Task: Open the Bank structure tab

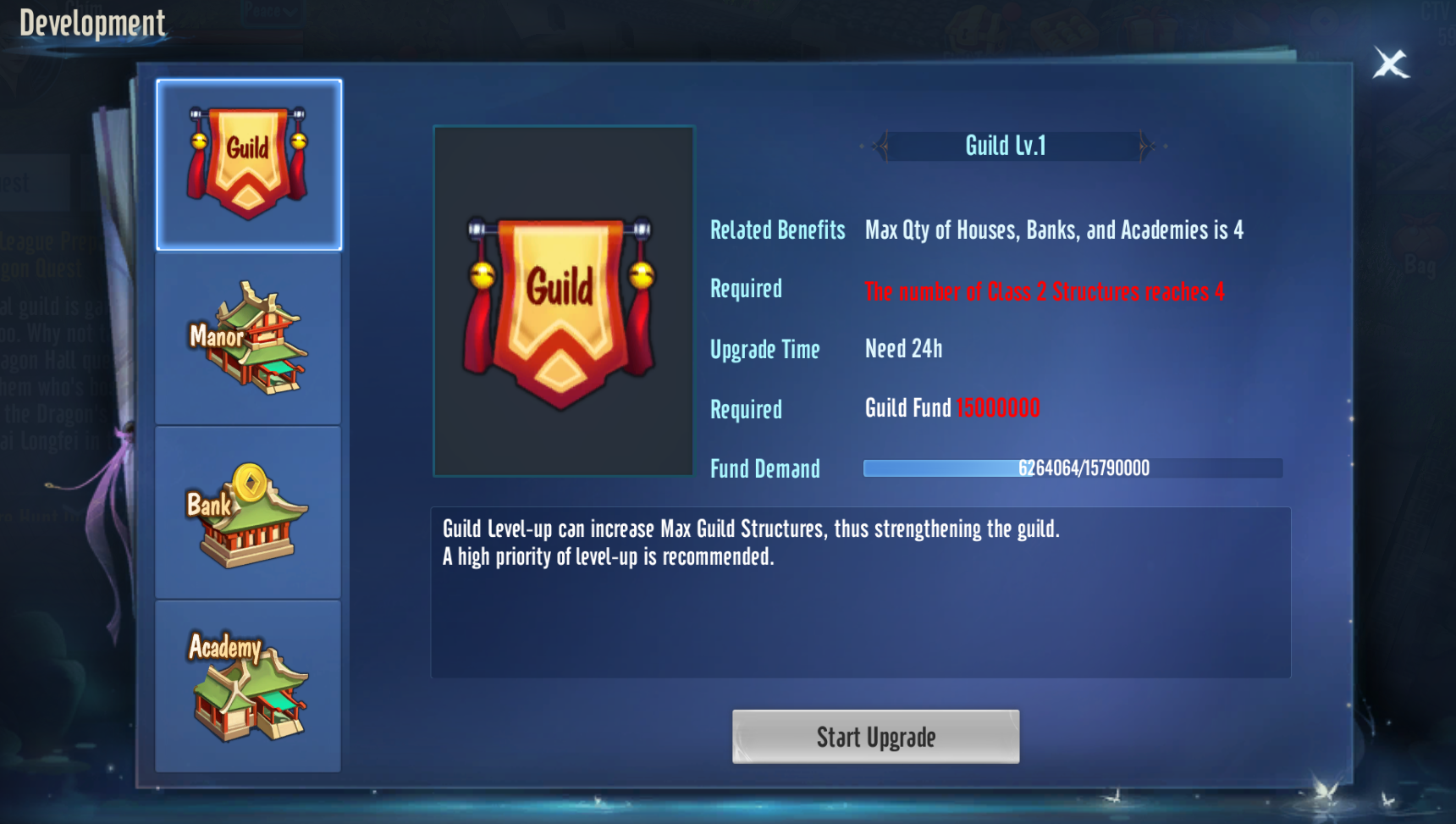Action: tap(249, 513)
